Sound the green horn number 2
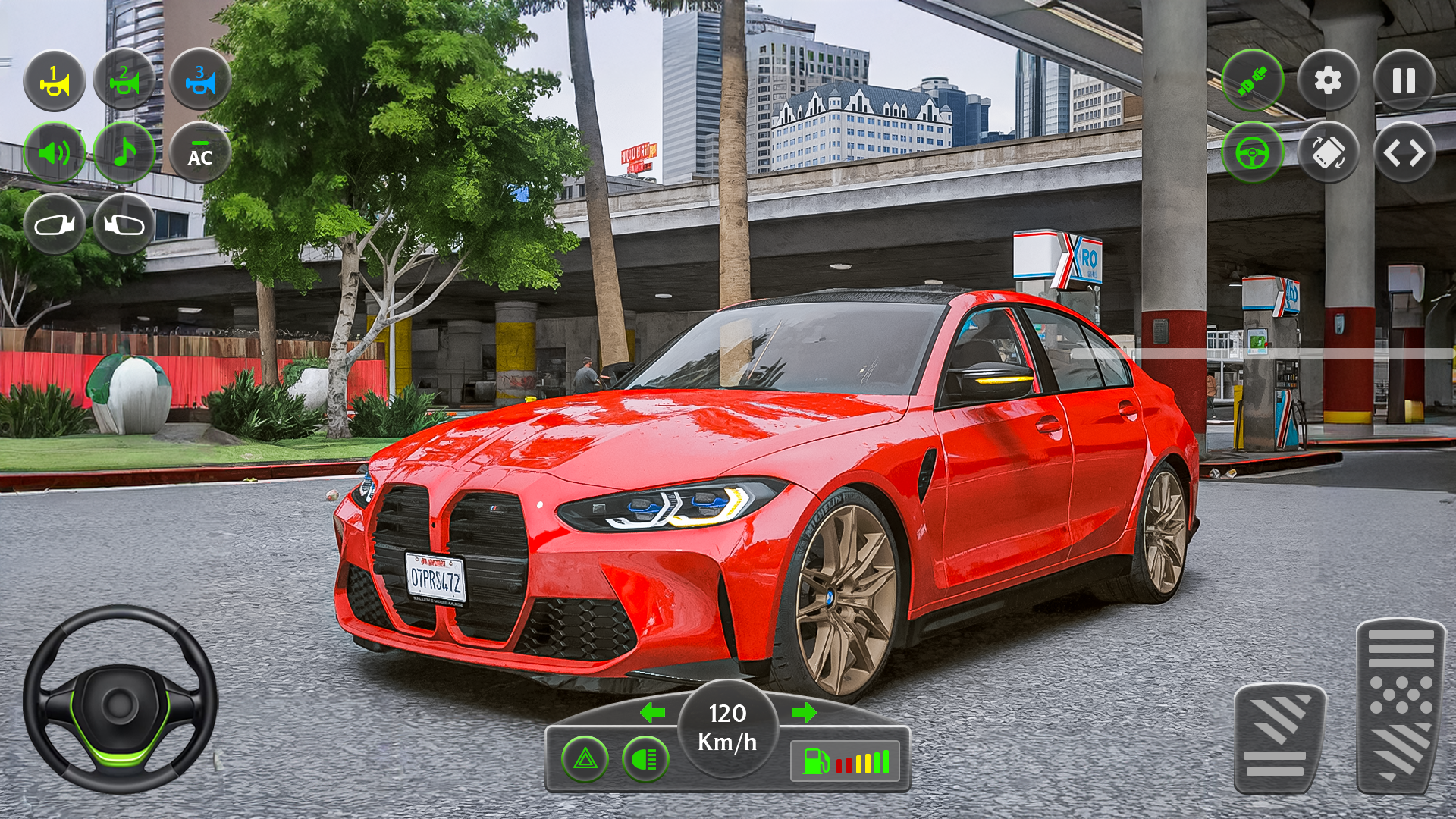Viewport: 1456px width, 819px height. (x=124, y=80)
